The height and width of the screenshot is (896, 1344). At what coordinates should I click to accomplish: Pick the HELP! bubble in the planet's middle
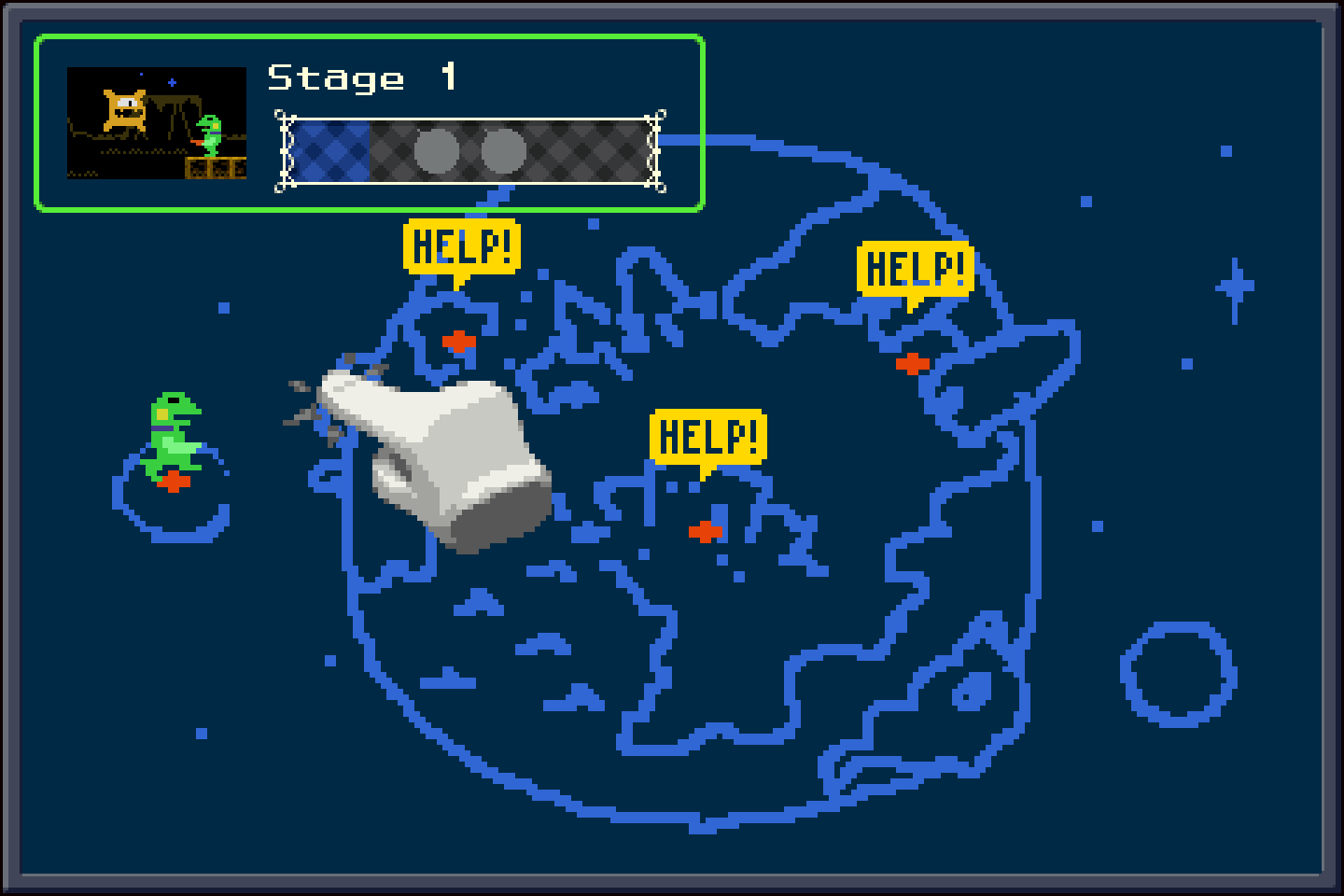(x=707, y=436)
